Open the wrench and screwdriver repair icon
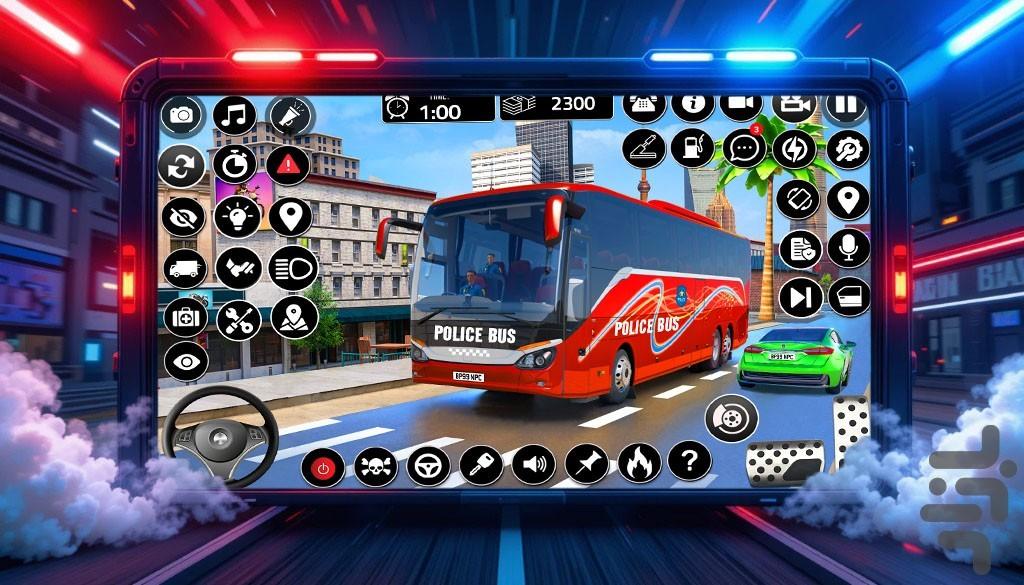 pyautogui.click(x=238, y=320)
